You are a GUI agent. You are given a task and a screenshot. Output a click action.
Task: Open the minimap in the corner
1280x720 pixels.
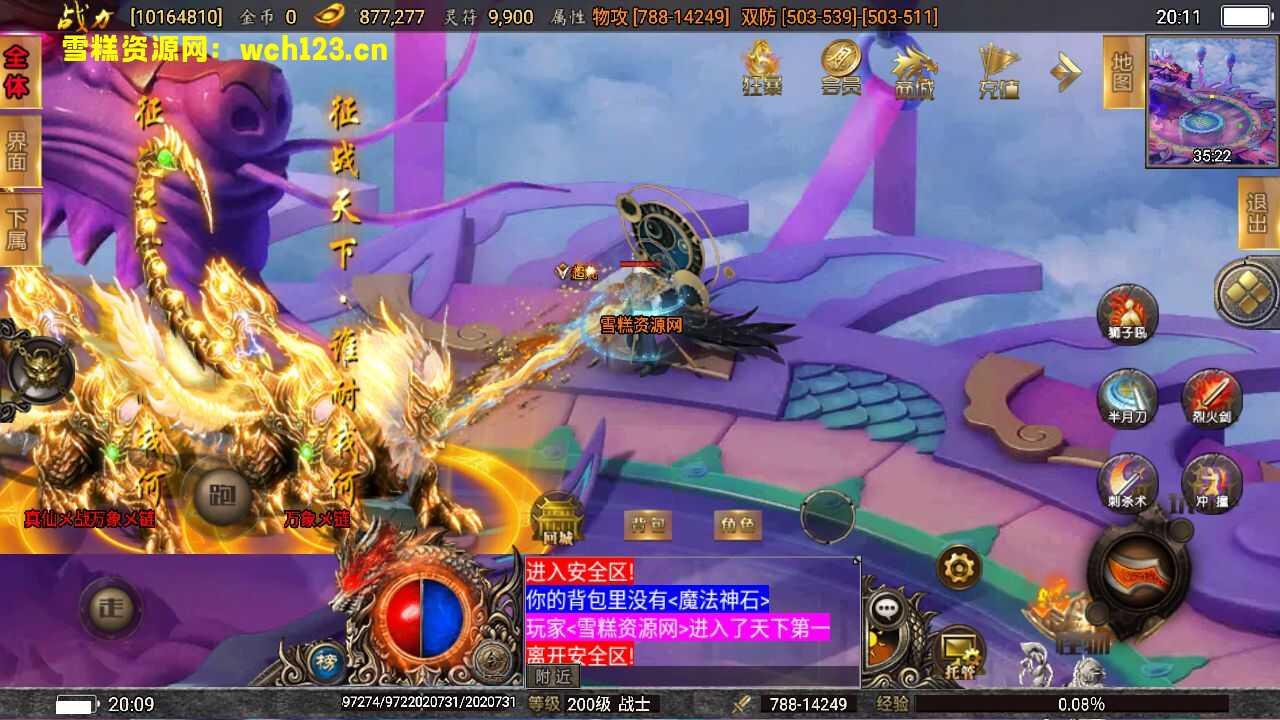pos(1210,100)
